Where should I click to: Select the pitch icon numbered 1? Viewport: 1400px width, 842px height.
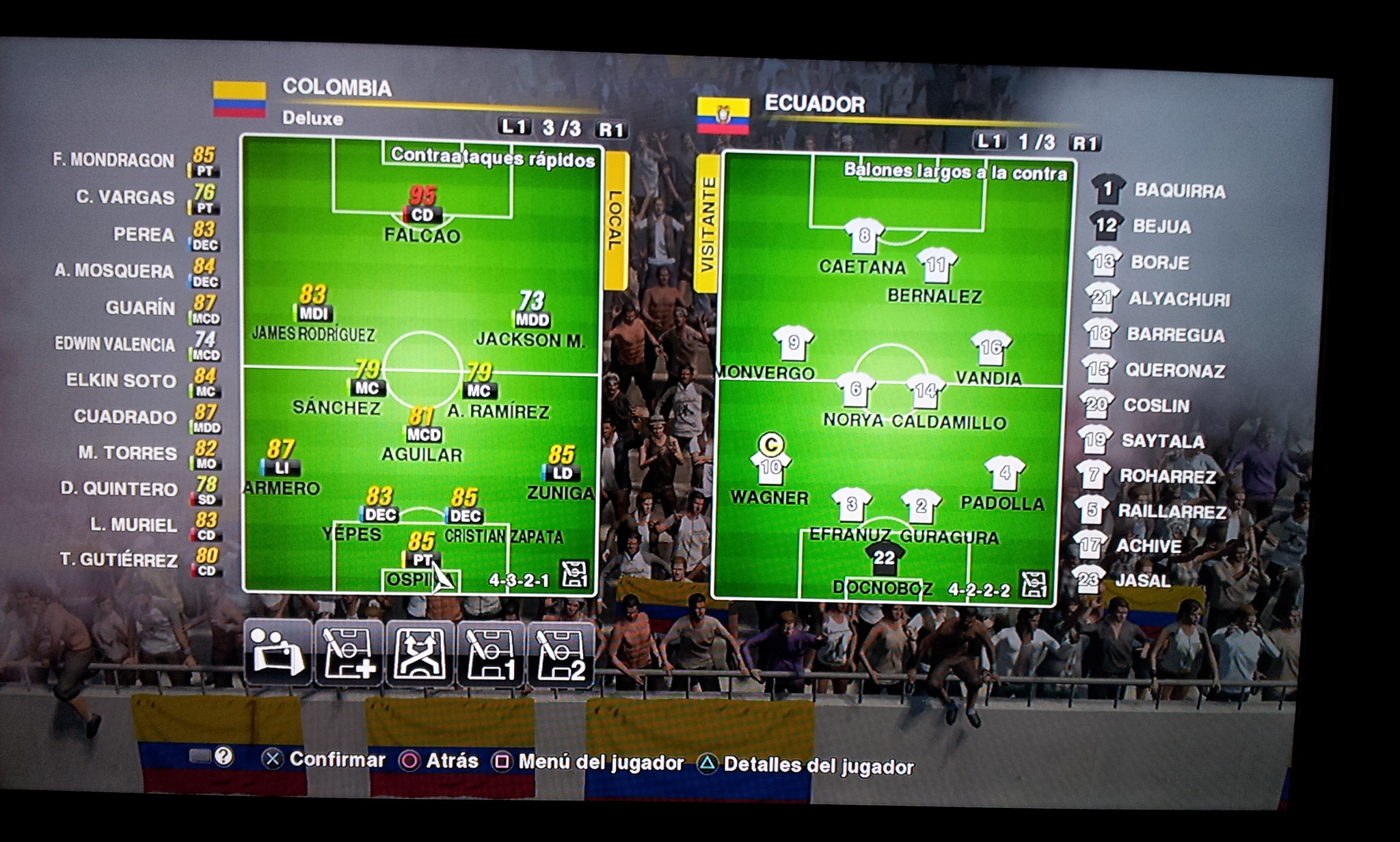pos(491,654)
